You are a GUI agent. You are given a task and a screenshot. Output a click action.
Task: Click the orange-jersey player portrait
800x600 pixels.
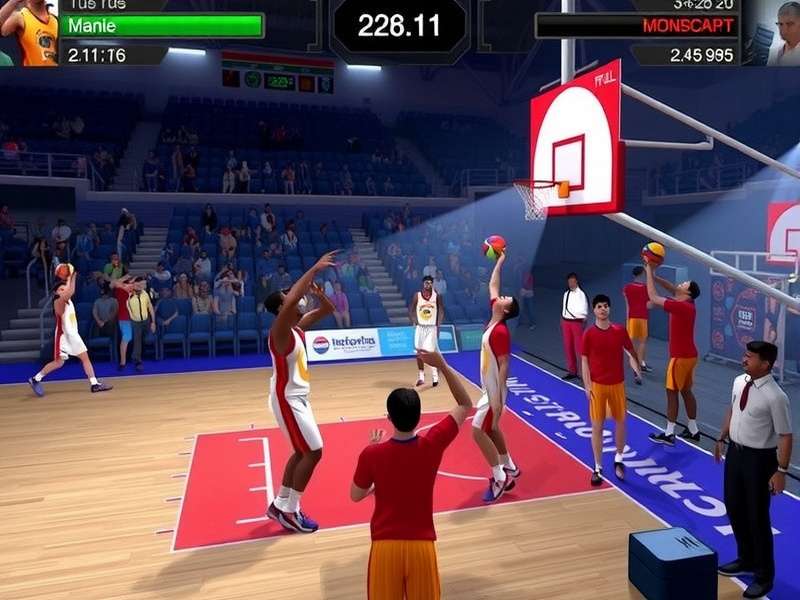(x=28, y=30)
